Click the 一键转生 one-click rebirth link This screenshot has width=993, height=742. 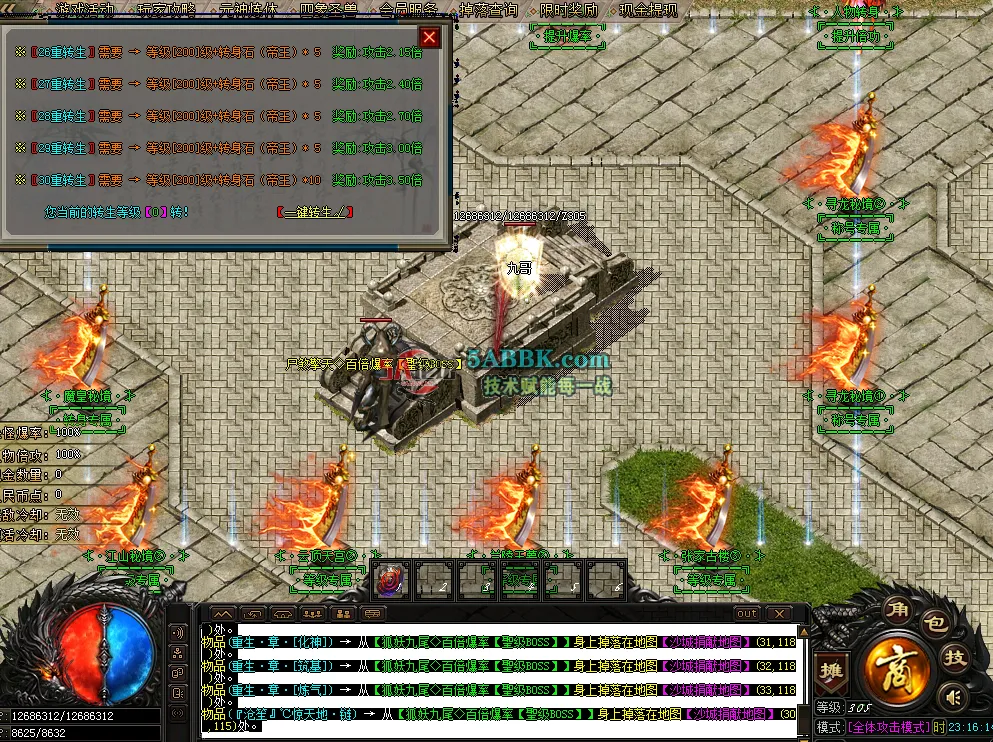(x=316, y=212)
